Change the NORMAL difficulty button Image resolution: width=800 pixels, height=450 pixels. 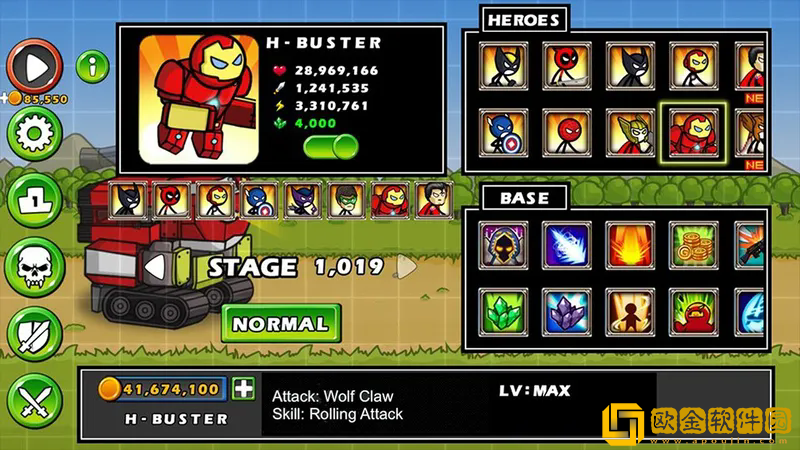click(280, 324)
